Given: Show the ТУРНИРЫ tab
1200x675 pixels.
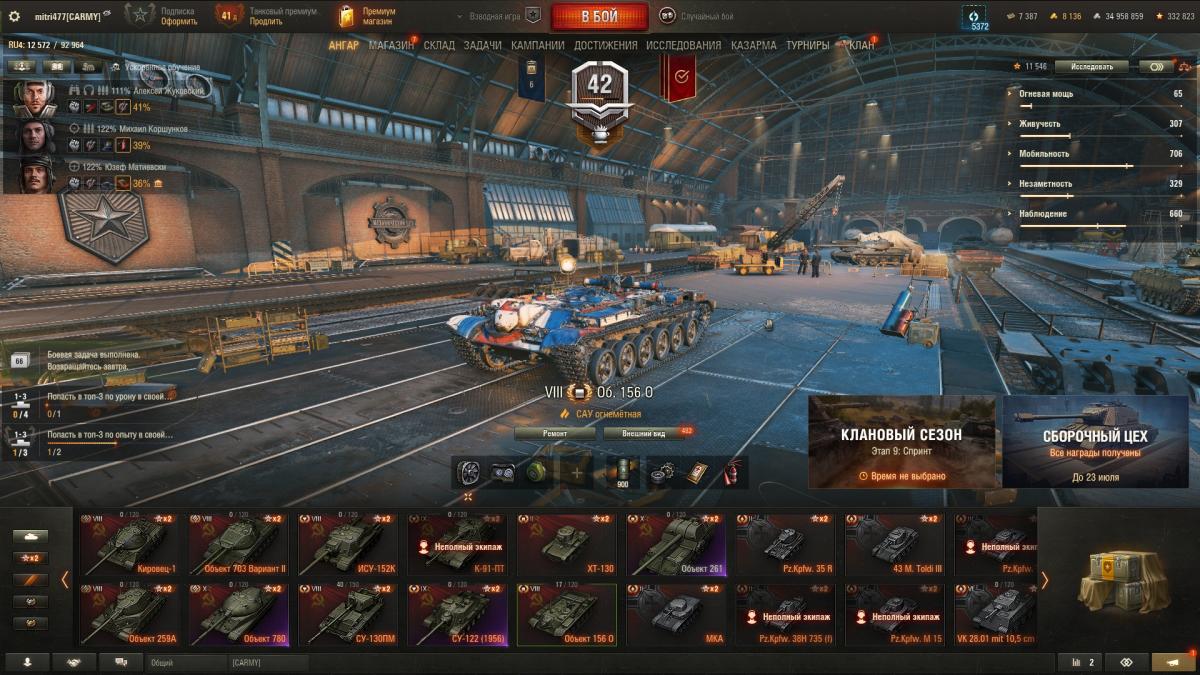Looking at the screenshot, I should pos(807,45).
